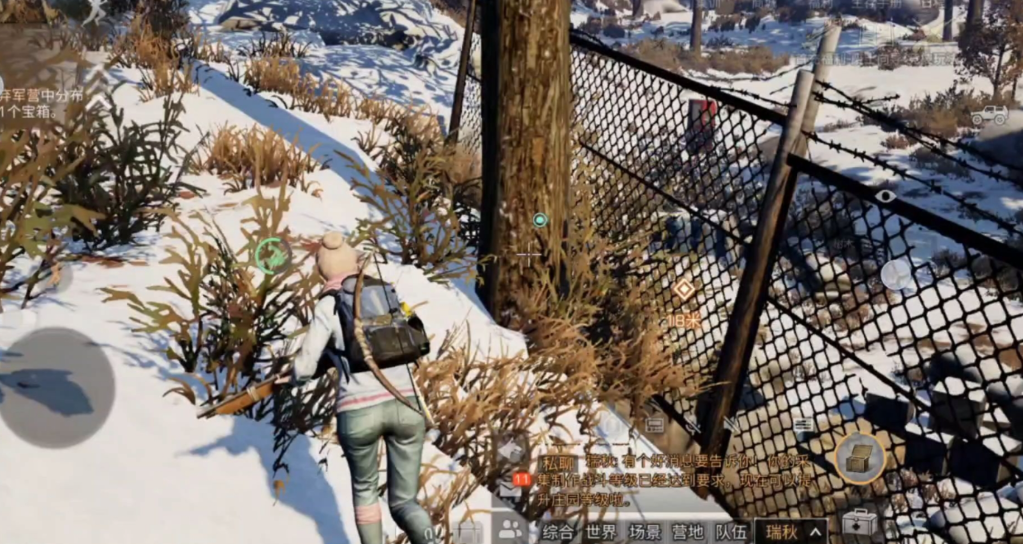
Task: Tap the wooden crate button
Action: [x=859, y=457]
